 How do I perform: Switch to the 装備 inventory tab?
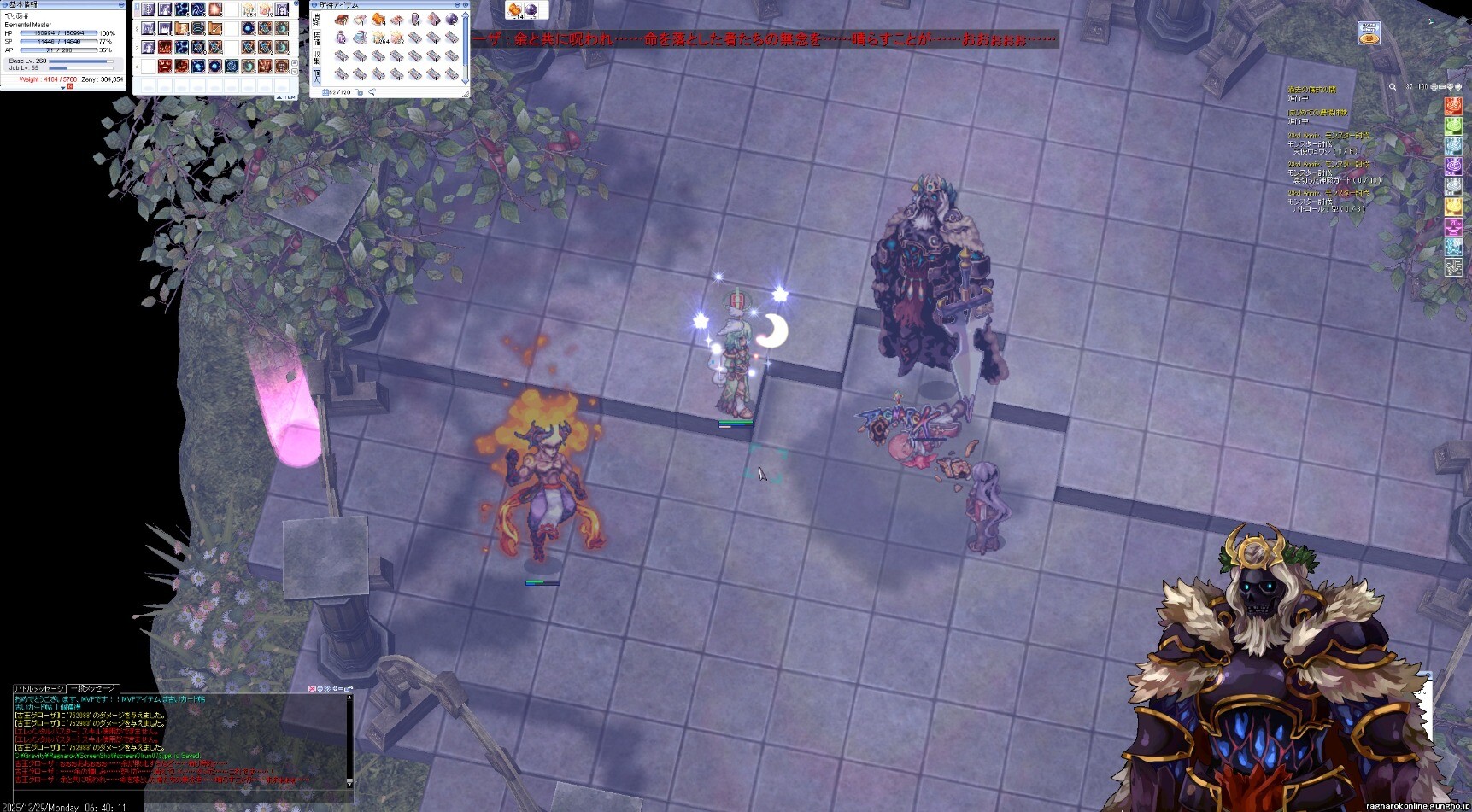(316, 38)
